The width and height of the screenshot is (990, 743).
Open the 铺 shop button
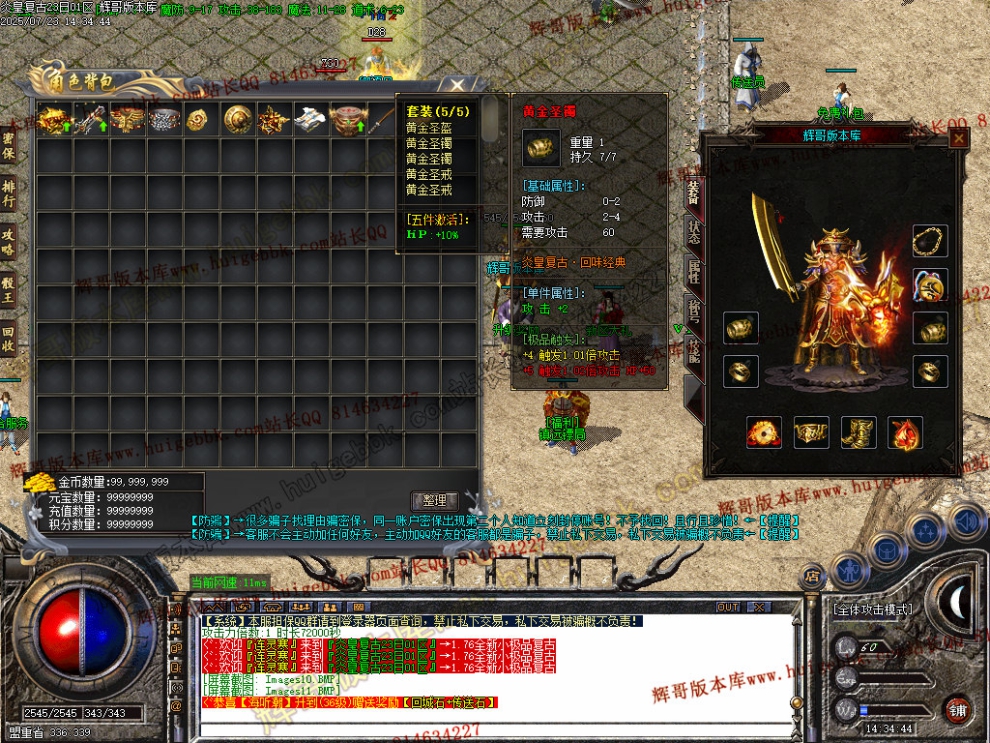point(957,709)
